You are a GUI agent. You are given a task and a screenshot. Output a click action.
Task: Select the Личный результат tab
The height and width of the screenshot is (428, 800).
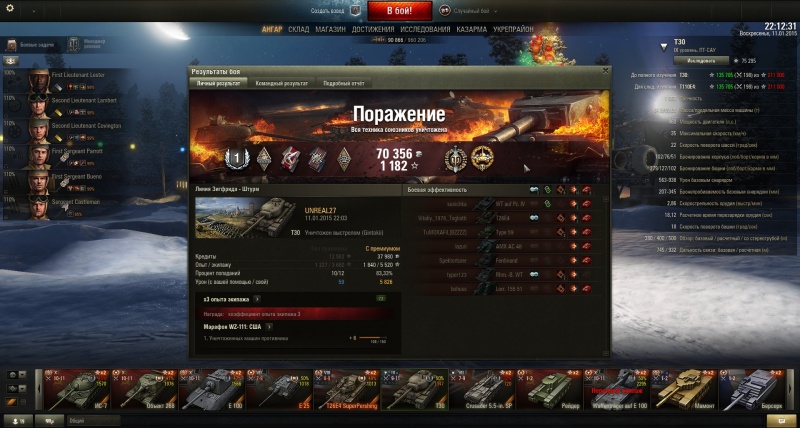pos(219,84)
